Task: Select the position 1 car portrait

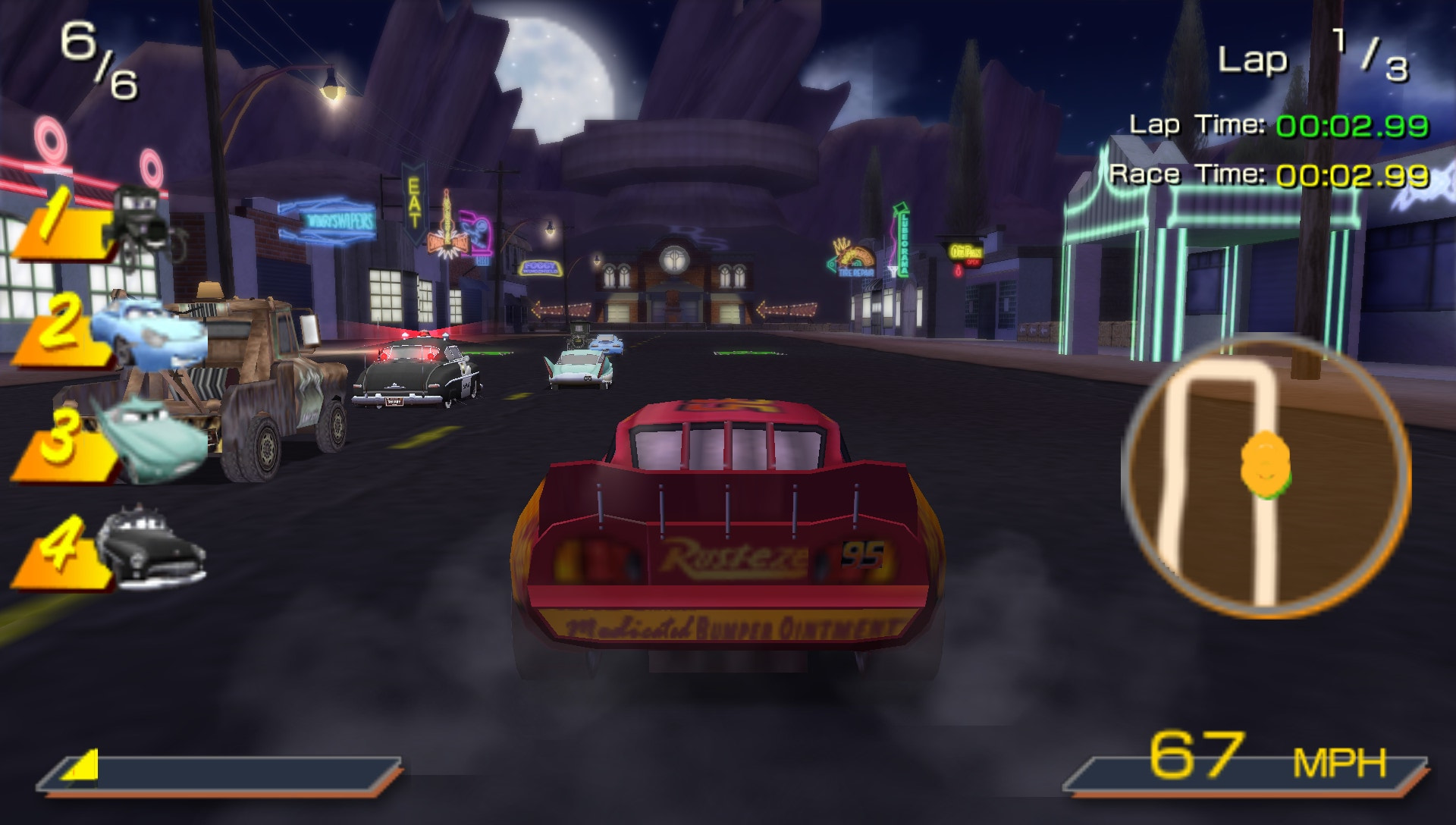Action: tap(140, 216)
